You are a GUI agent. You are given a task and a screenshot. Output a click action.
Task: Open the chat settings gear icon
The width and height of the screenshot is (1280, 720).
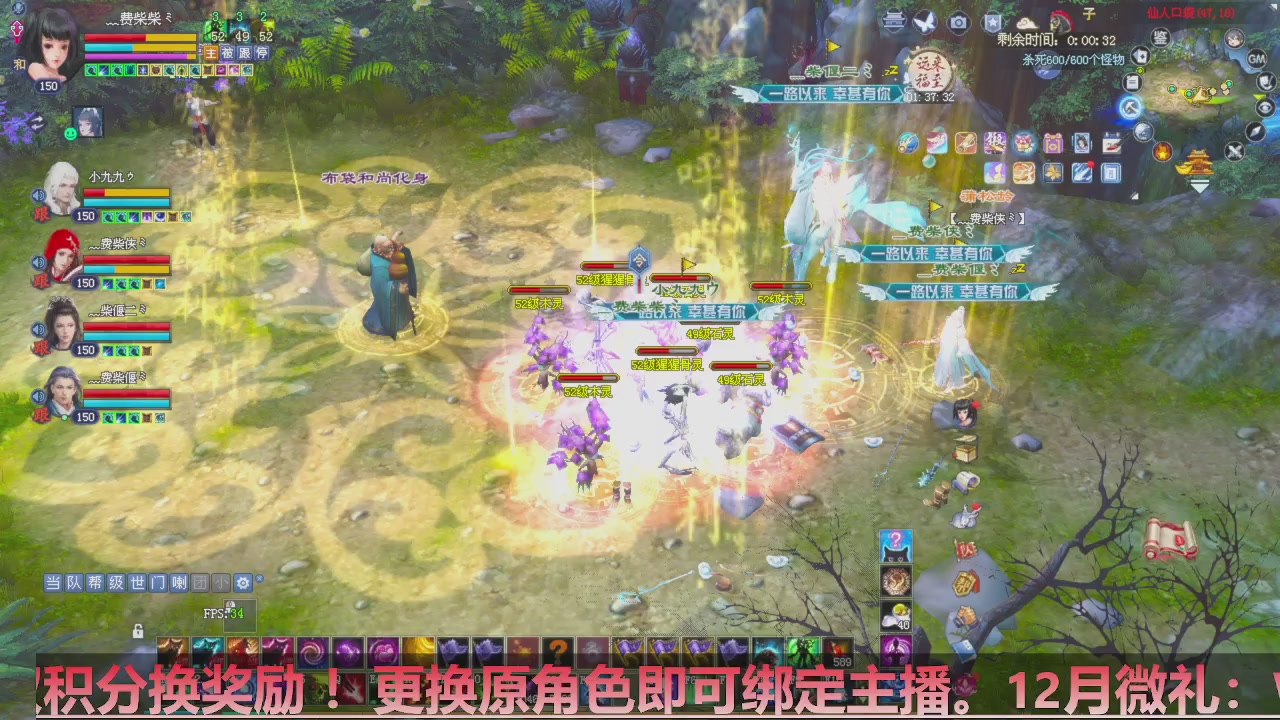[242, 583]
